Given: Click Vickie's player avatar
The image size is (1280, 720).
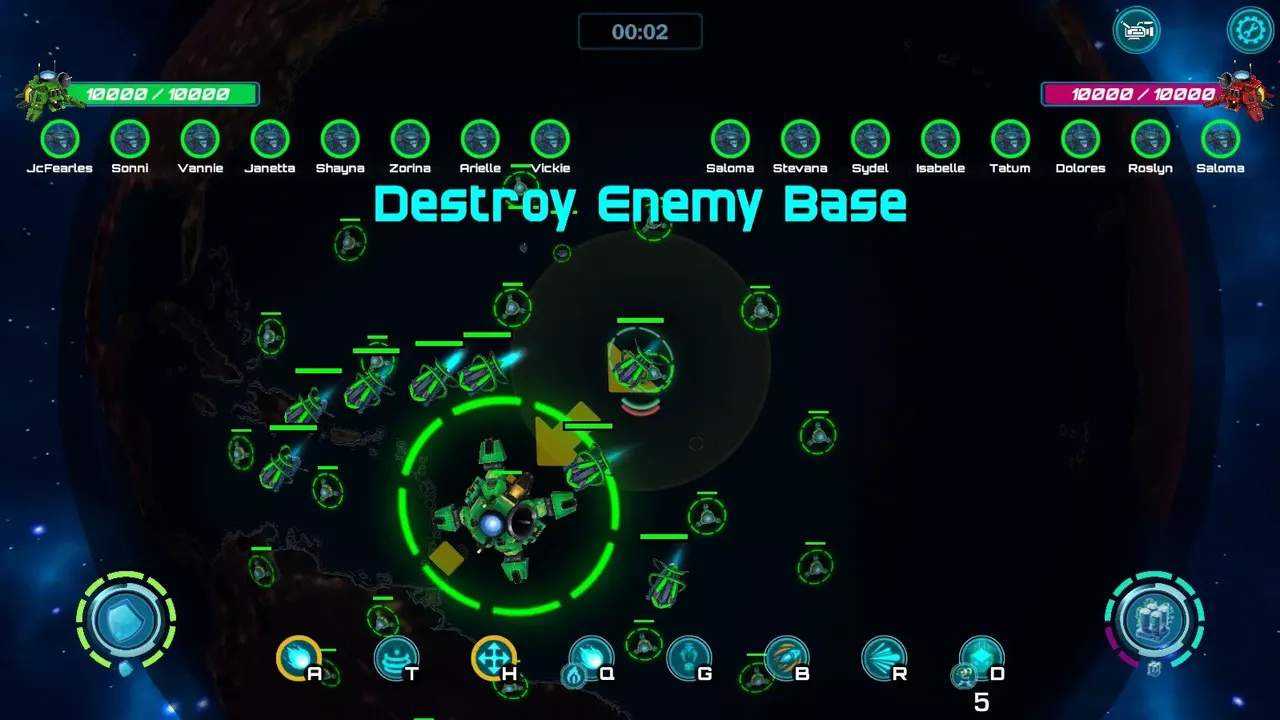Looking at the screenshot, I should pyautogui.click(x=550, y=141).
